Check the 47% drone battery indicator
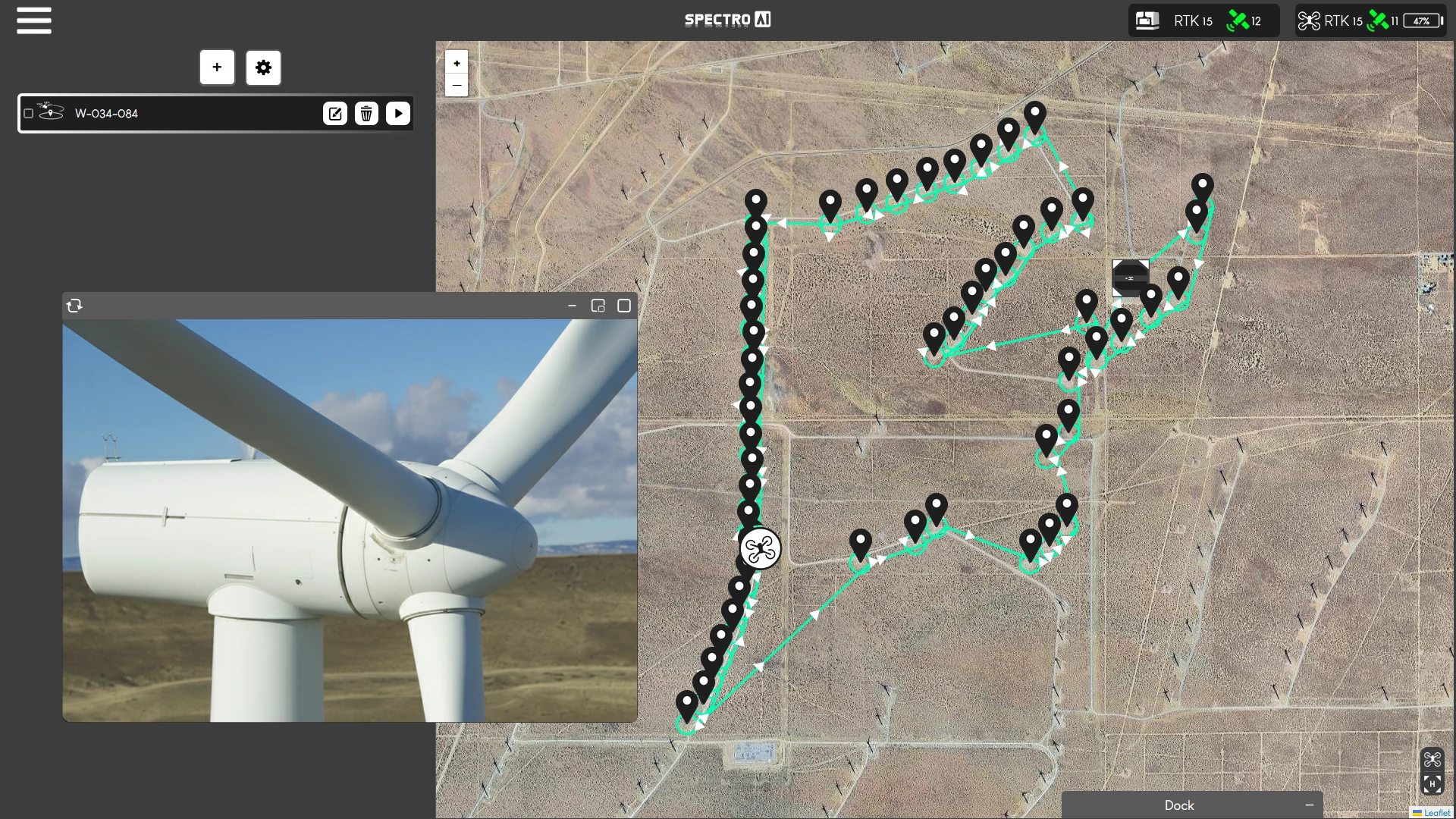The height and width of the screenshot is (819, 1456). [x=1420, y=21]
